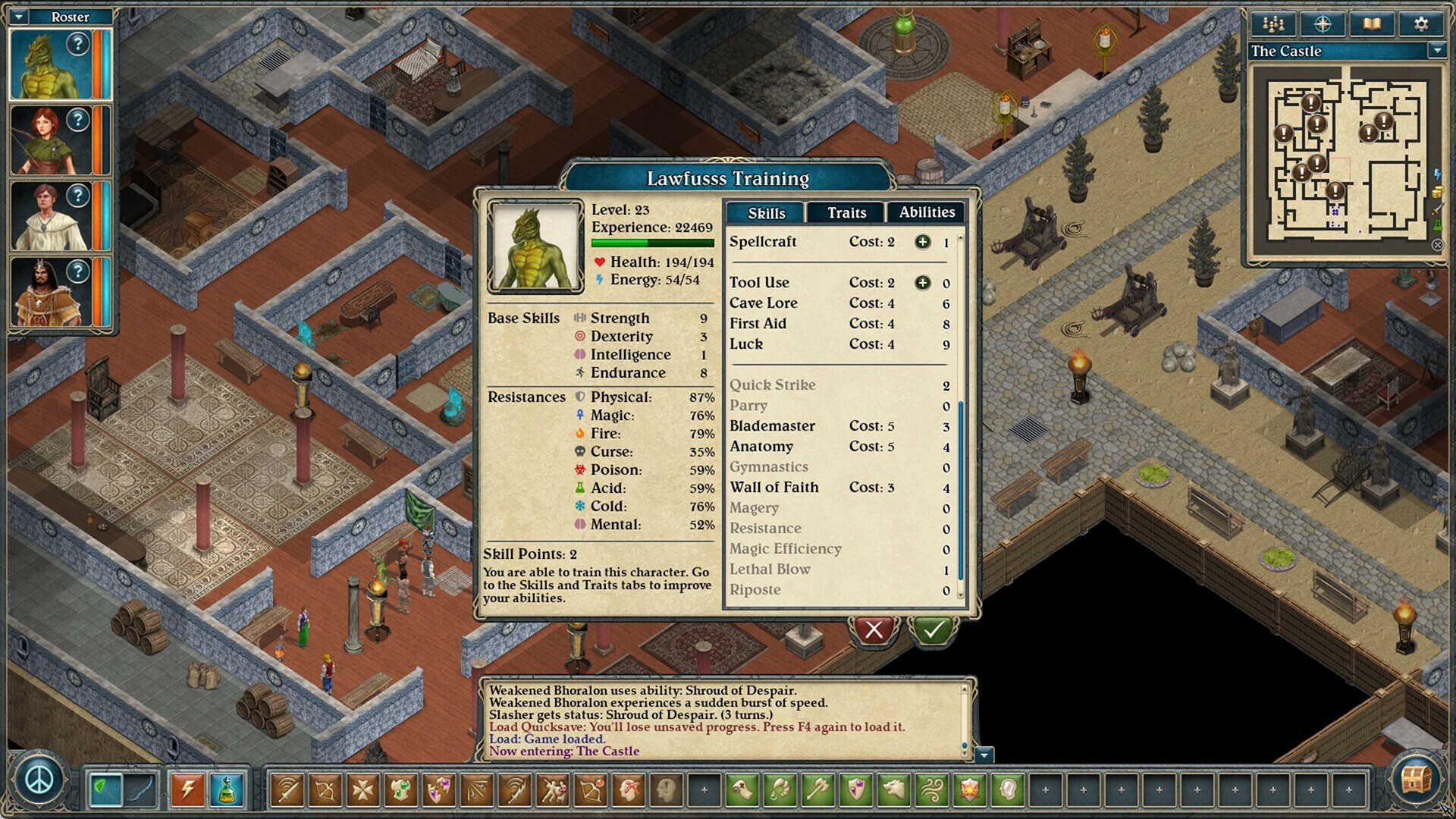The height and width of the screenshot is (819, 1456).
Task: Click the green experience progress bar
Action: (x=652, y=243)
